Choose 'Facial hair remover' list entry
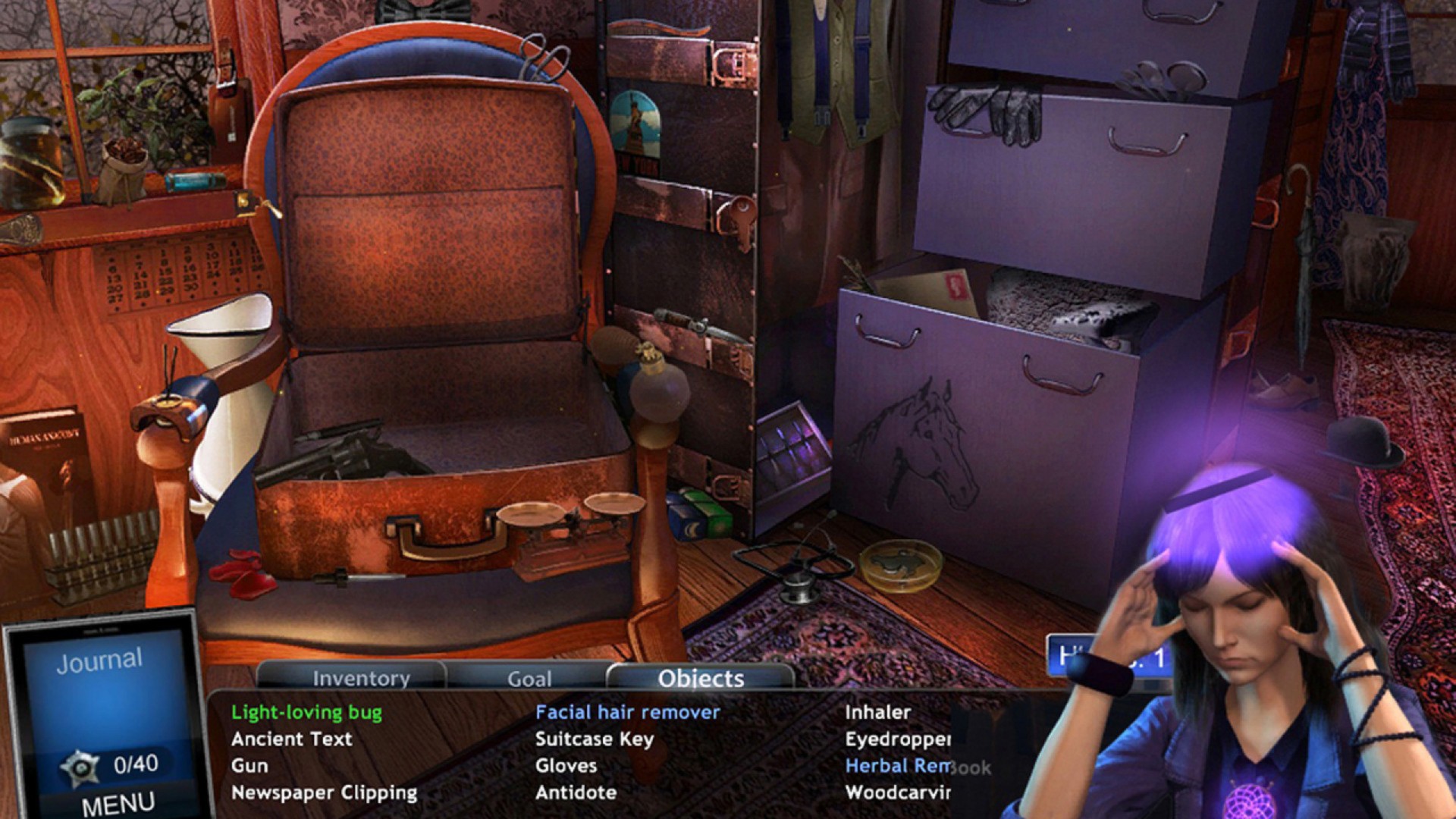The width and height of the screenshot is (1456, 819). click(627, 712)
